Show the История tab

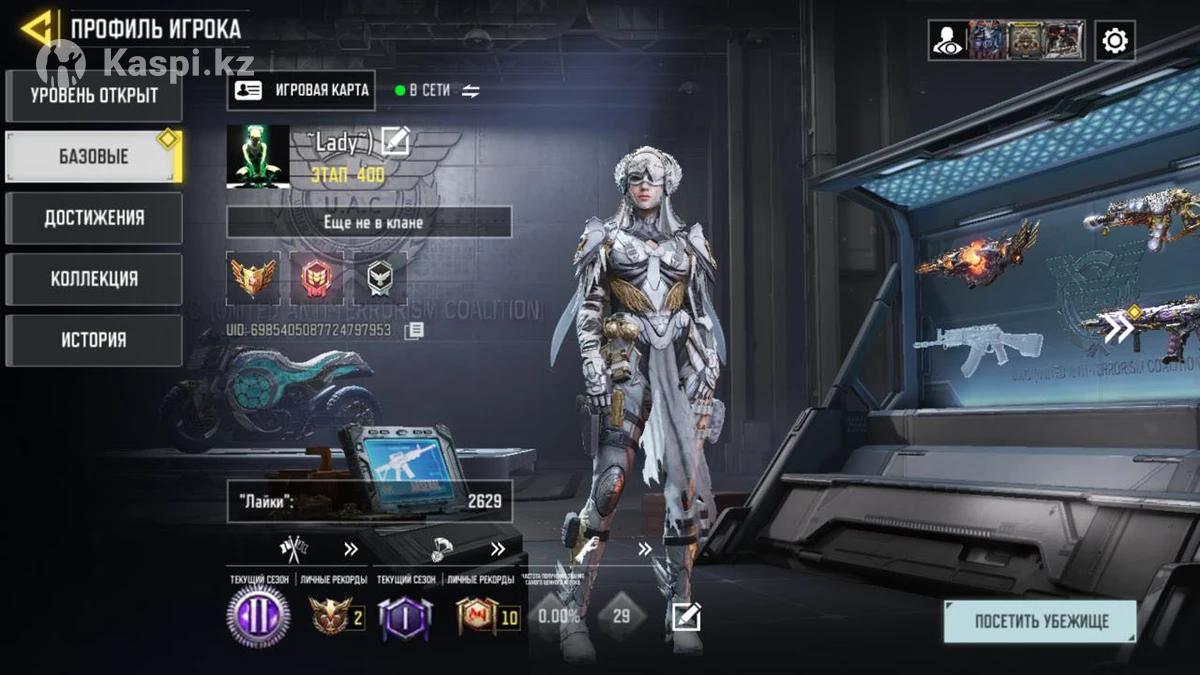click(x=94, y=340)
